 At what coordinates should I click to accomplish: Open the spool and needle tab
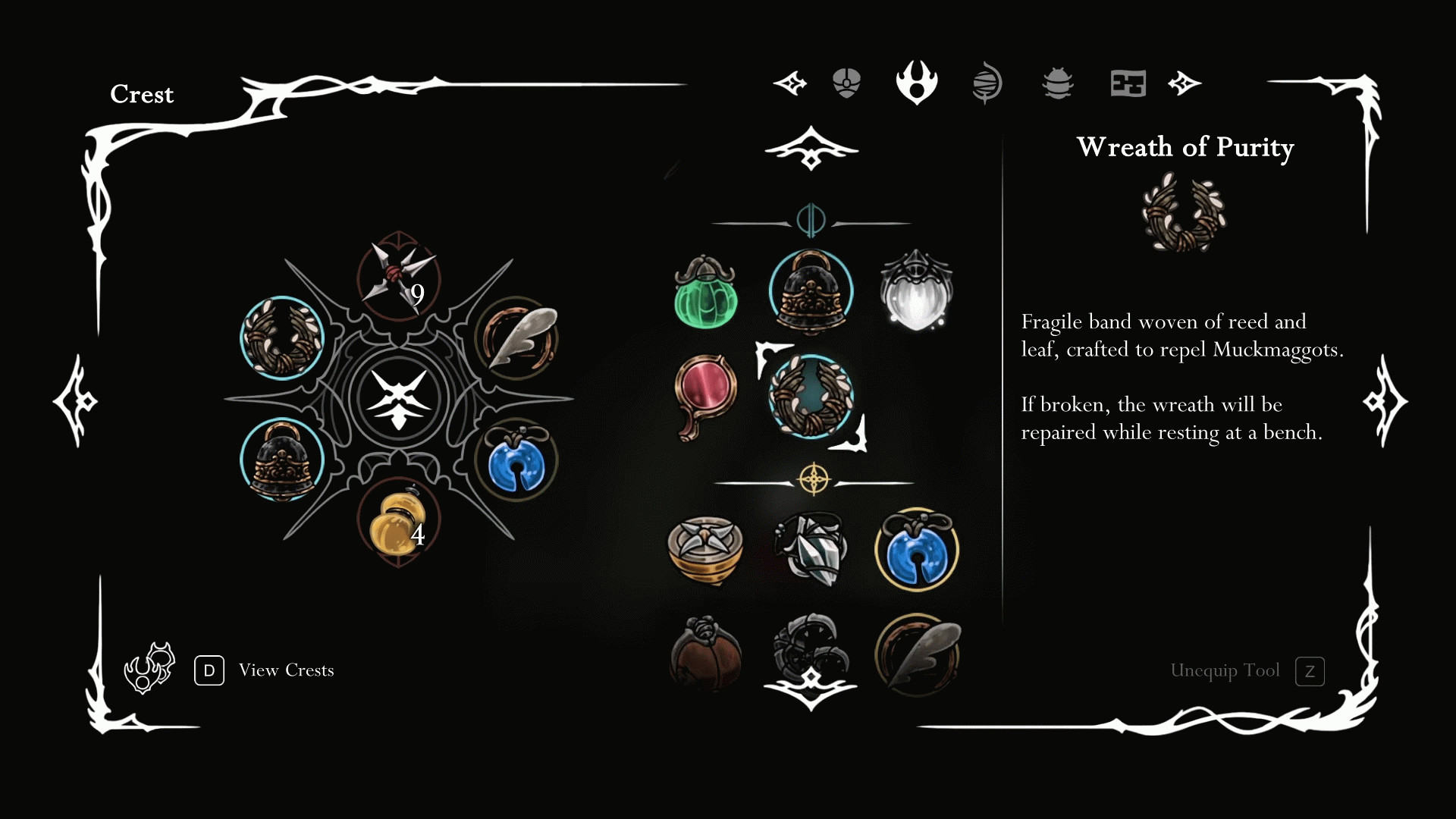tap(987, 83)
